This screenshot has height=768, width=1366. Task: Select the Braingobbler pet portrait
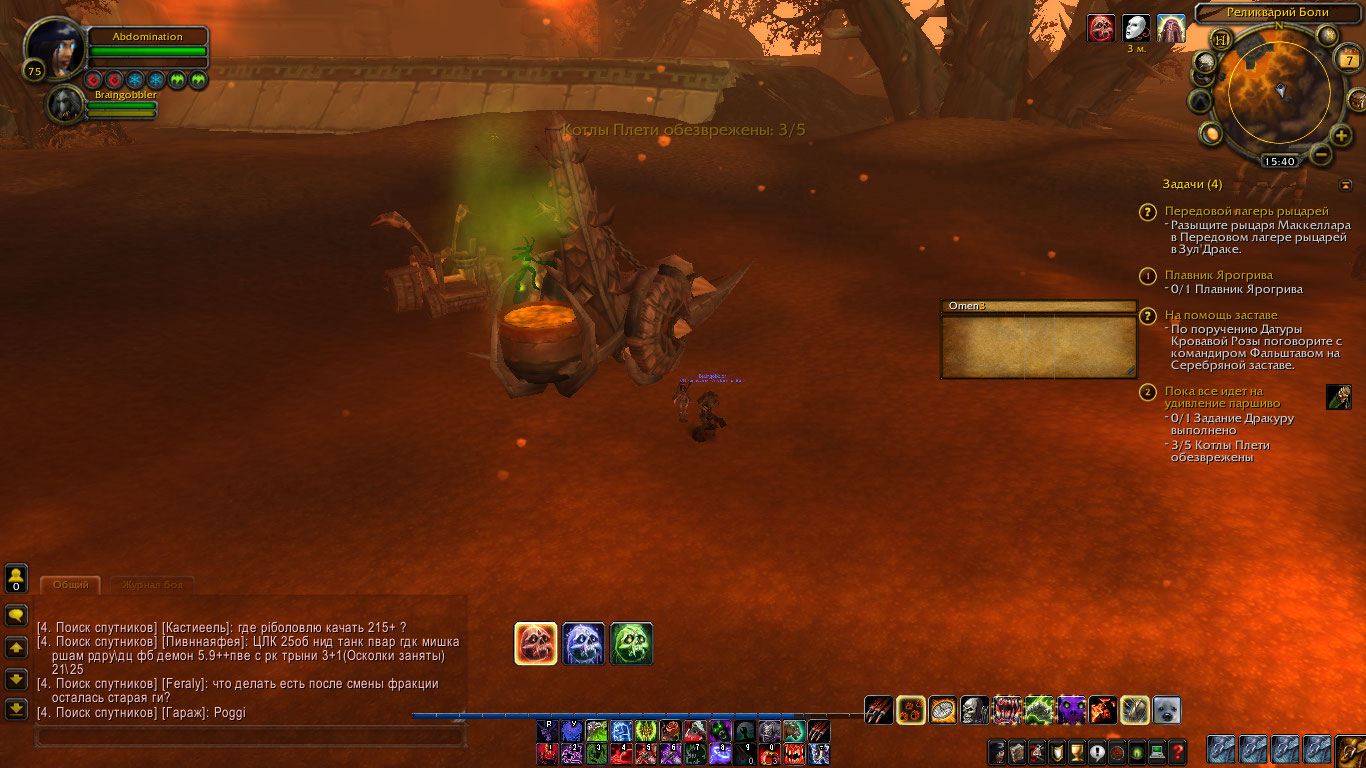65,105
